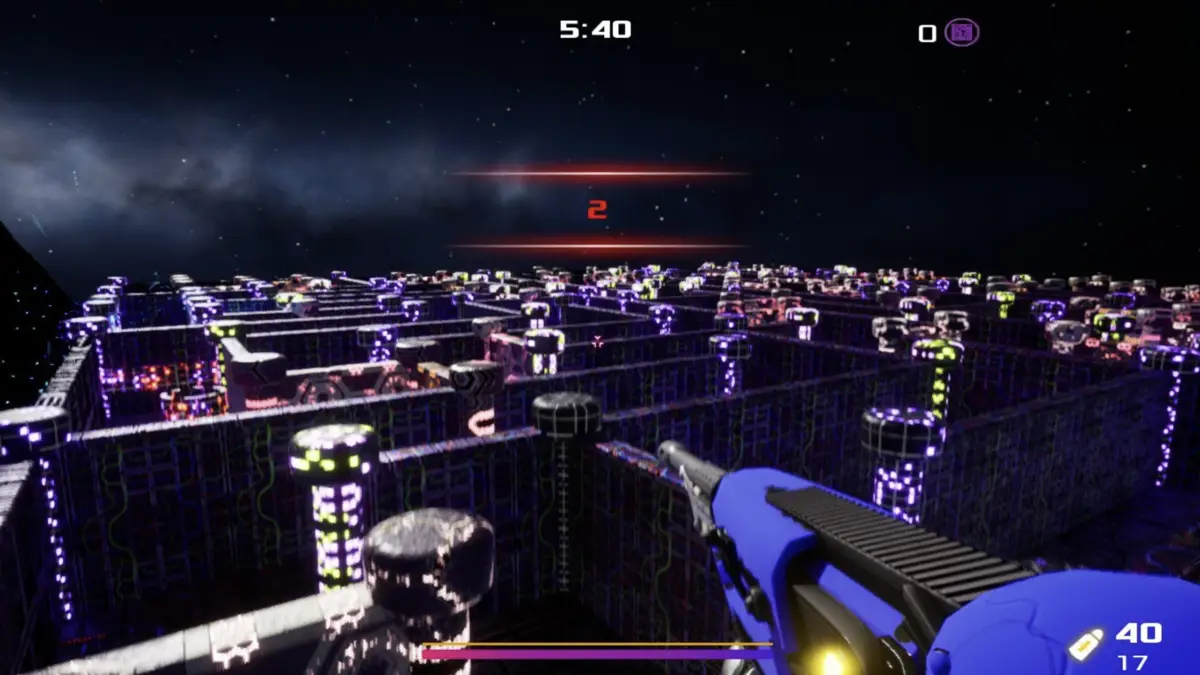Click the purple circled objective icon
Image resolution: width=1200 pixels, height=675 pixels.
[x=962, y=32]
